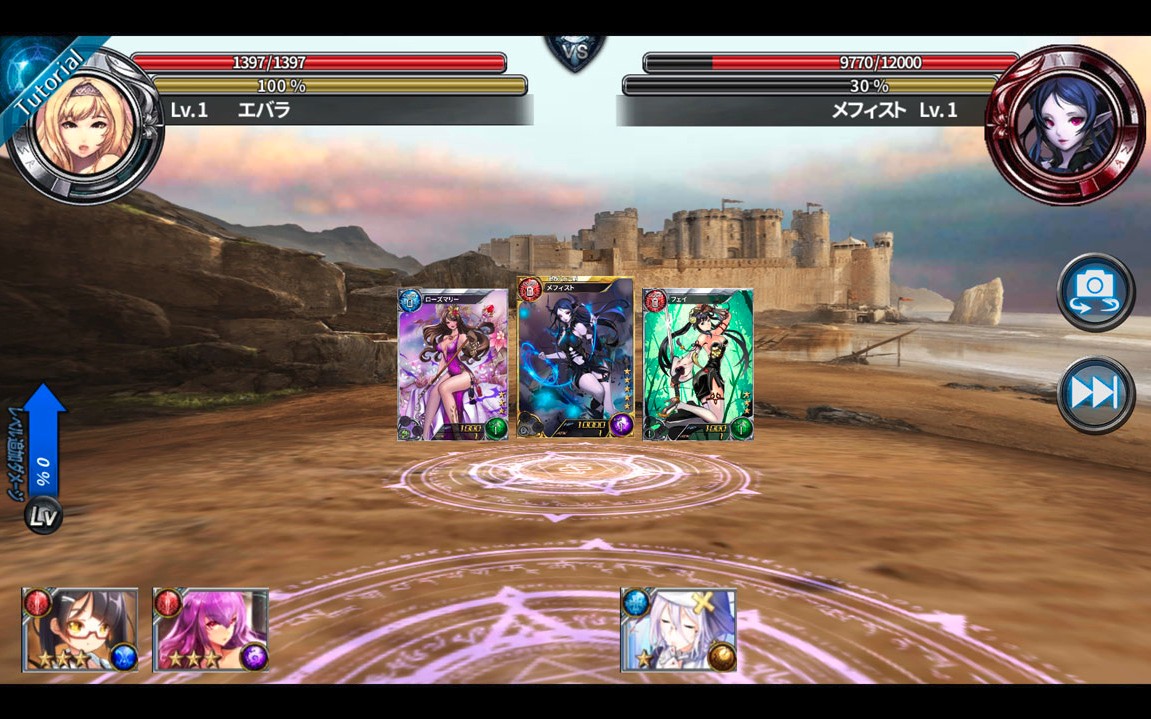Click the camera view switch button

click(x=1095, y=291)
